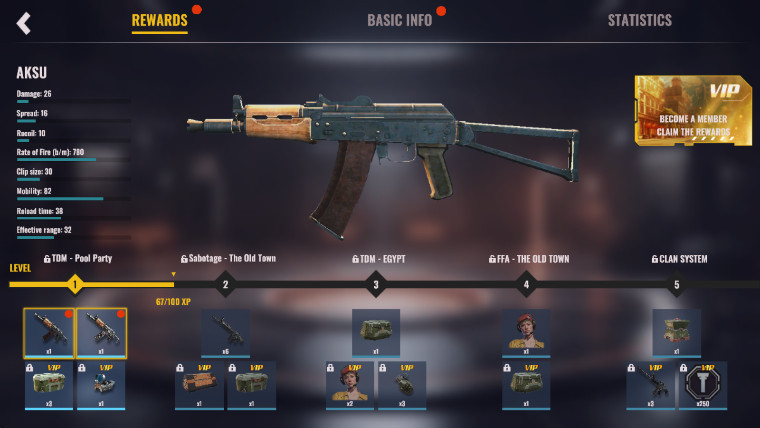Select the level 3 free crate reward
Screen dimensions: 760x428
[x=376, y=333]
